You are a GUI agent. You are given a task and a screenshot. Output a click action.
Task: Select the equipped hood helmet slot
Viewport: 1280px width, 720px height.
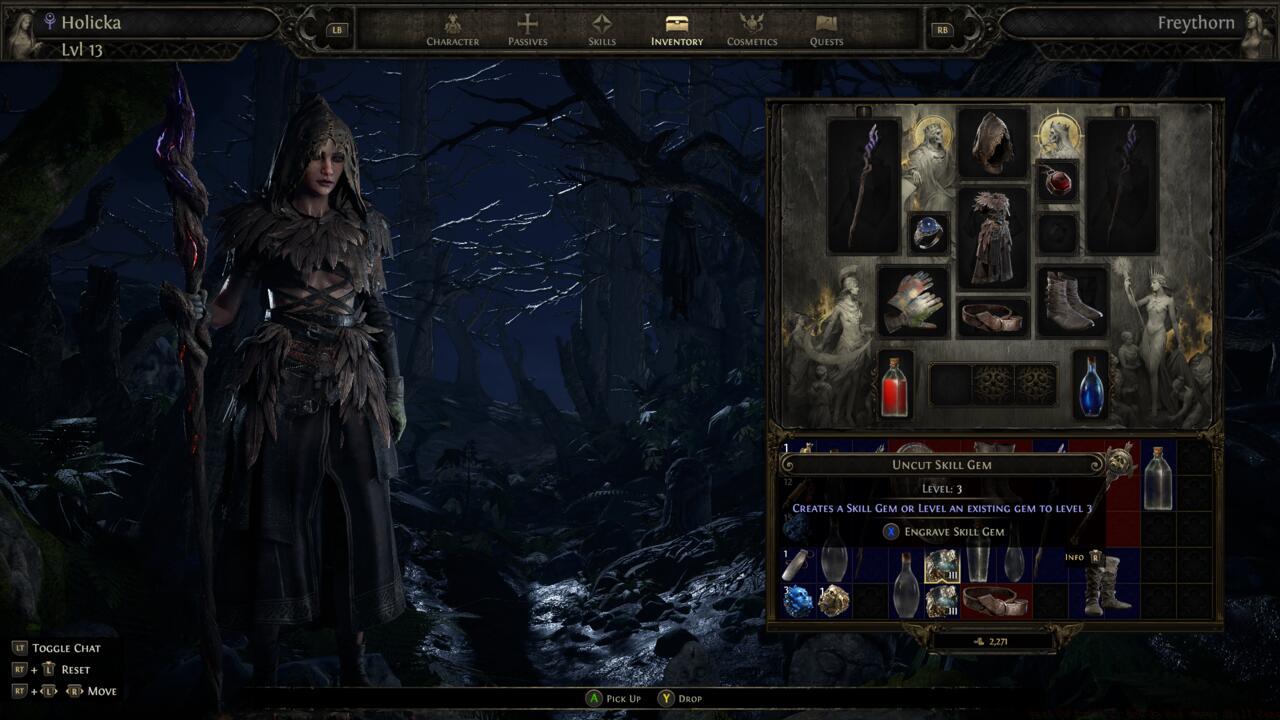[x=993, y=143]
